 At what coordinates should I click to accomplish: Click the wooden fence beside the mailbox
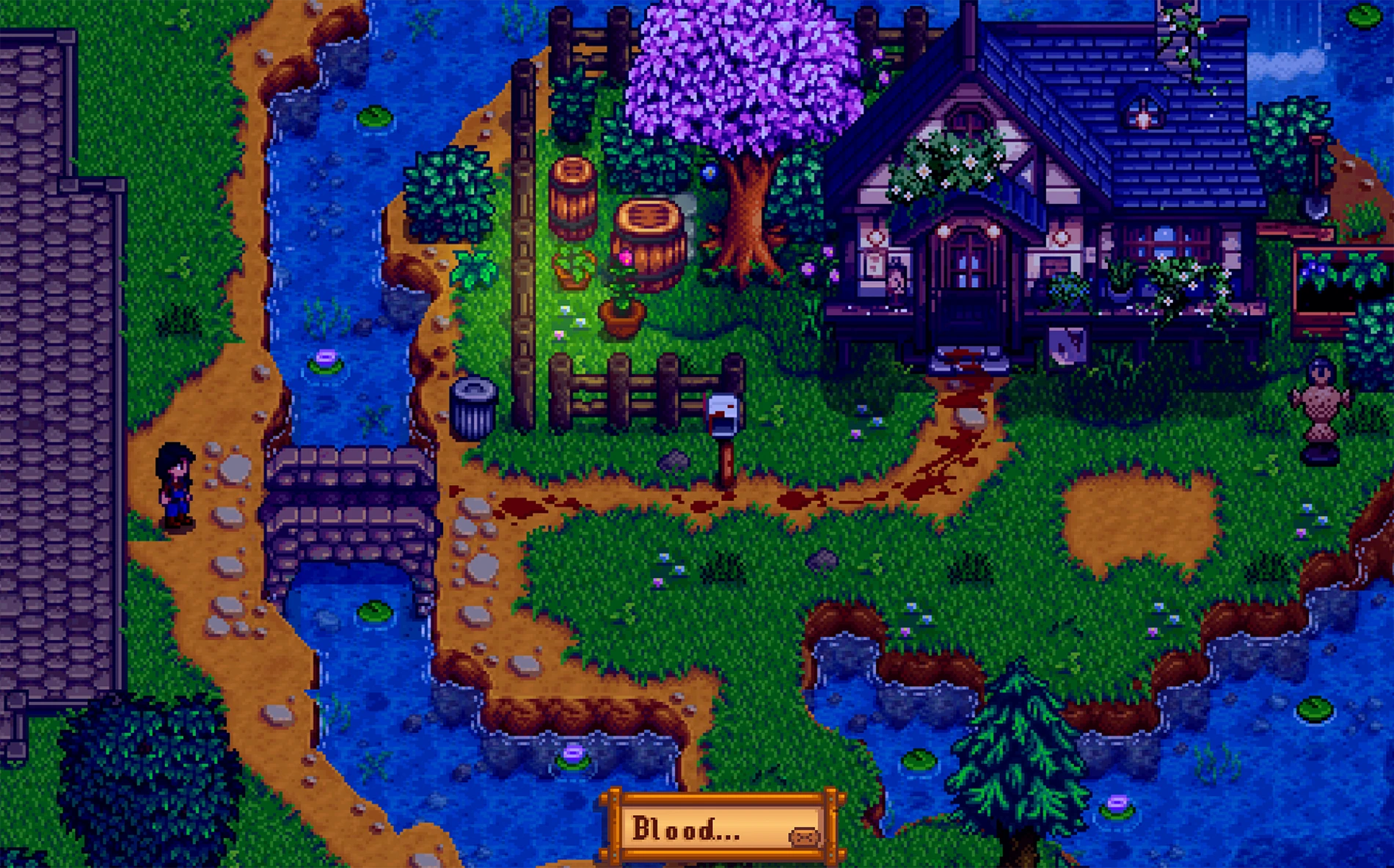(x=638, y=389)
